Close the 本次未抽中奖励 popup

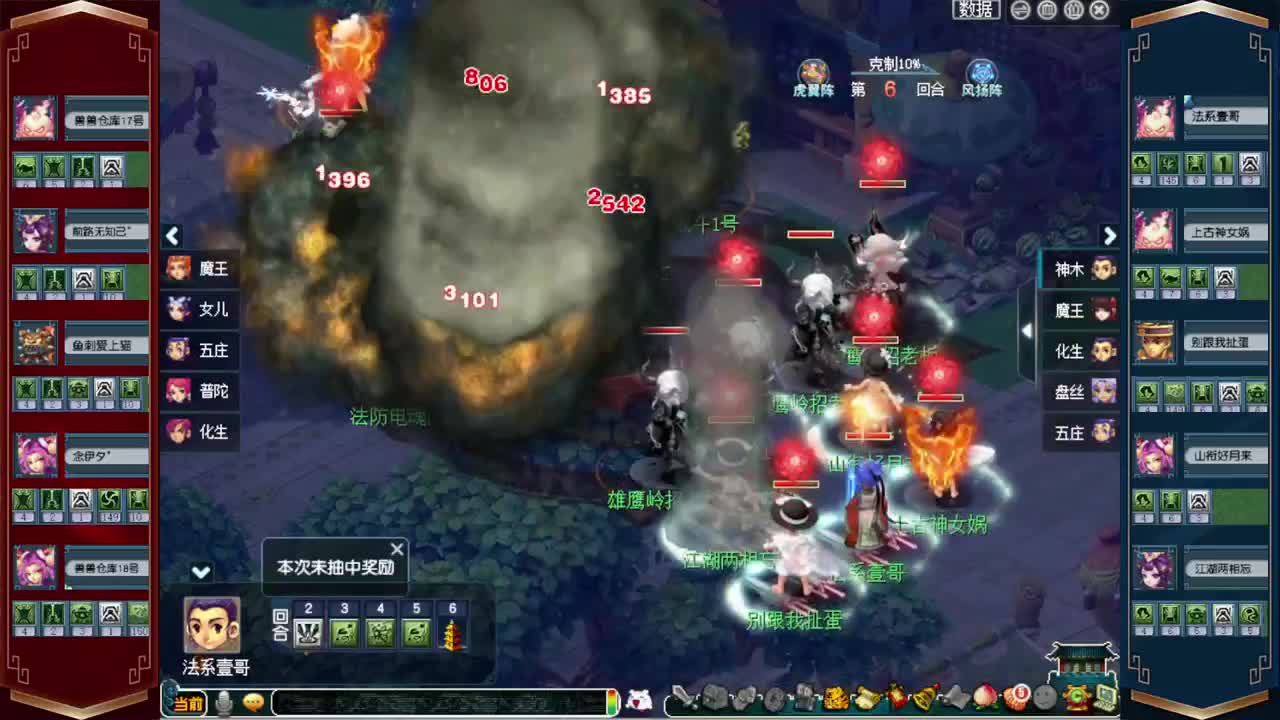coord(396,549)
